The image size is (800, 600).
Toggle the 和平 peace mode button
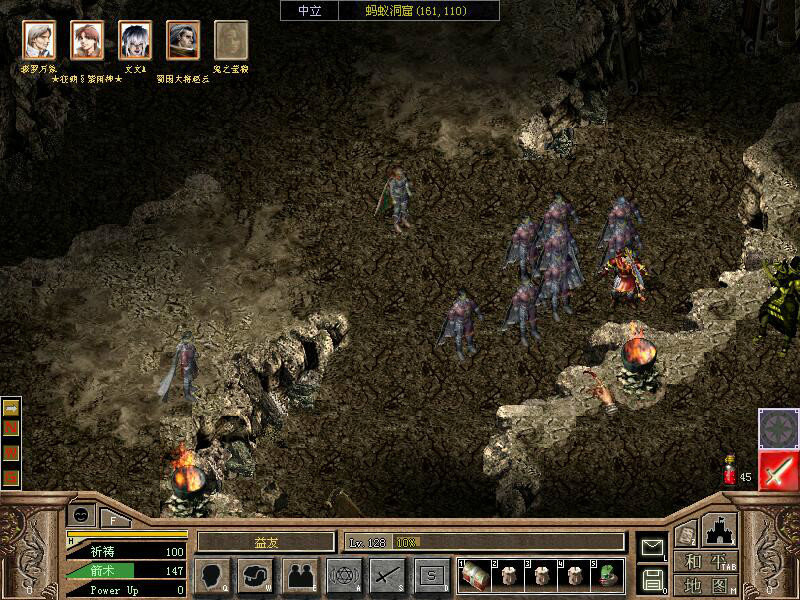[x=706, y=561]
